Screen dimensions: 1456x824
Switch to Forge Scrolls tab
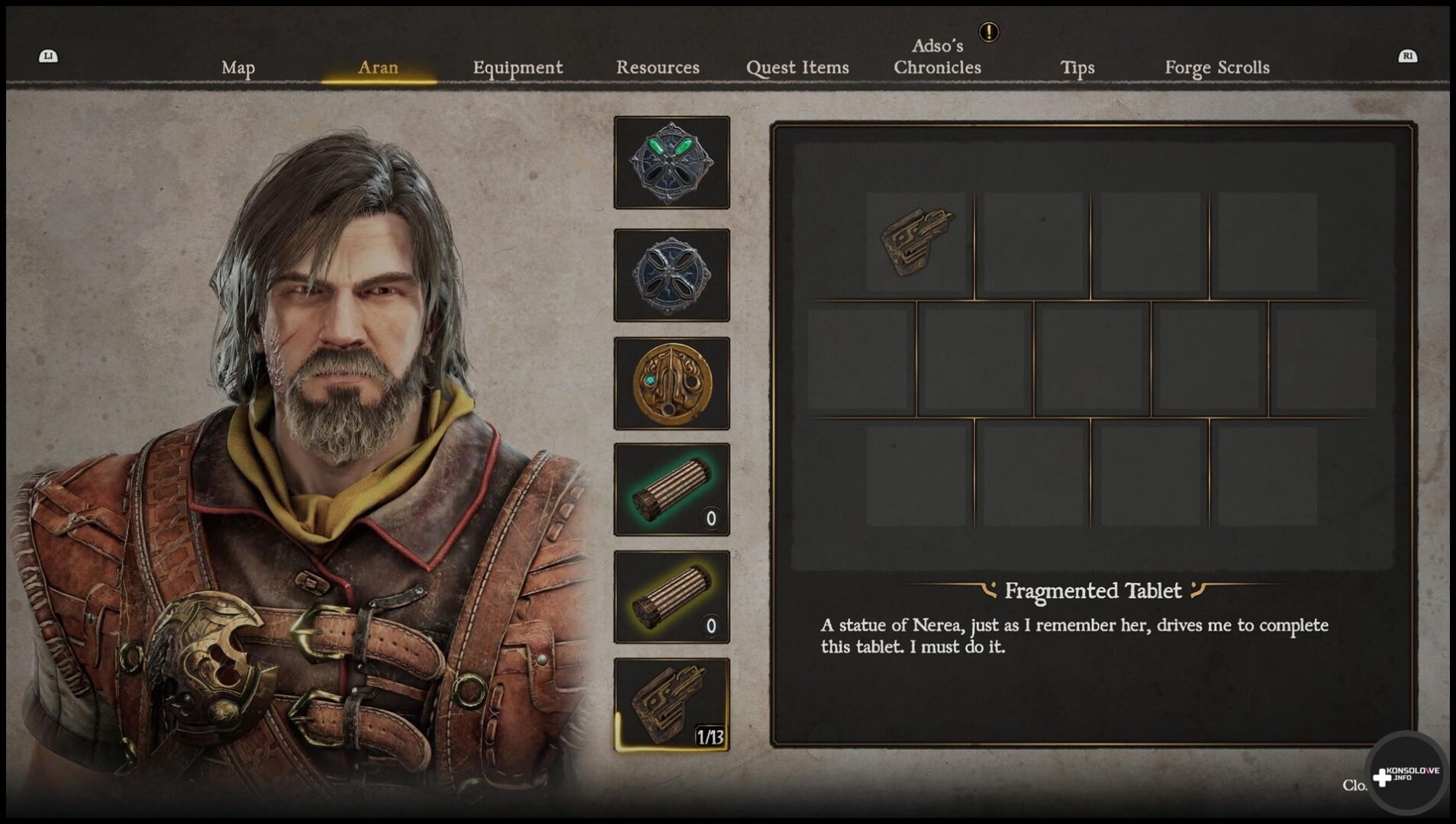(x=1216, y=68)
